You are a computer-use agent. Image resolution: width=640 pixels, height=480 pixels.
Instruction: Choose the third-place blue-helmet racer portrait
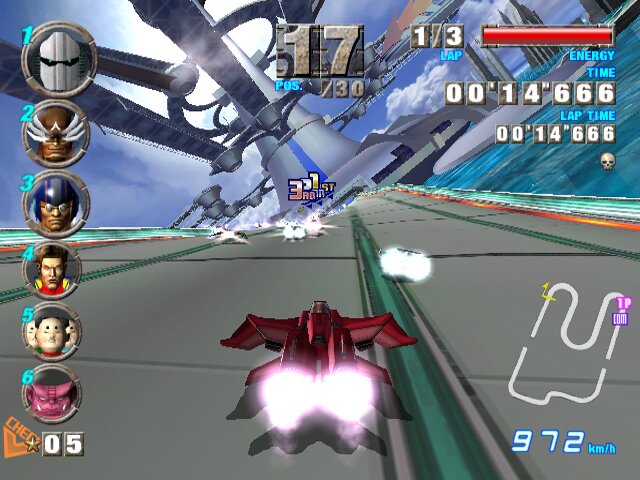click(x=55, y=203)
